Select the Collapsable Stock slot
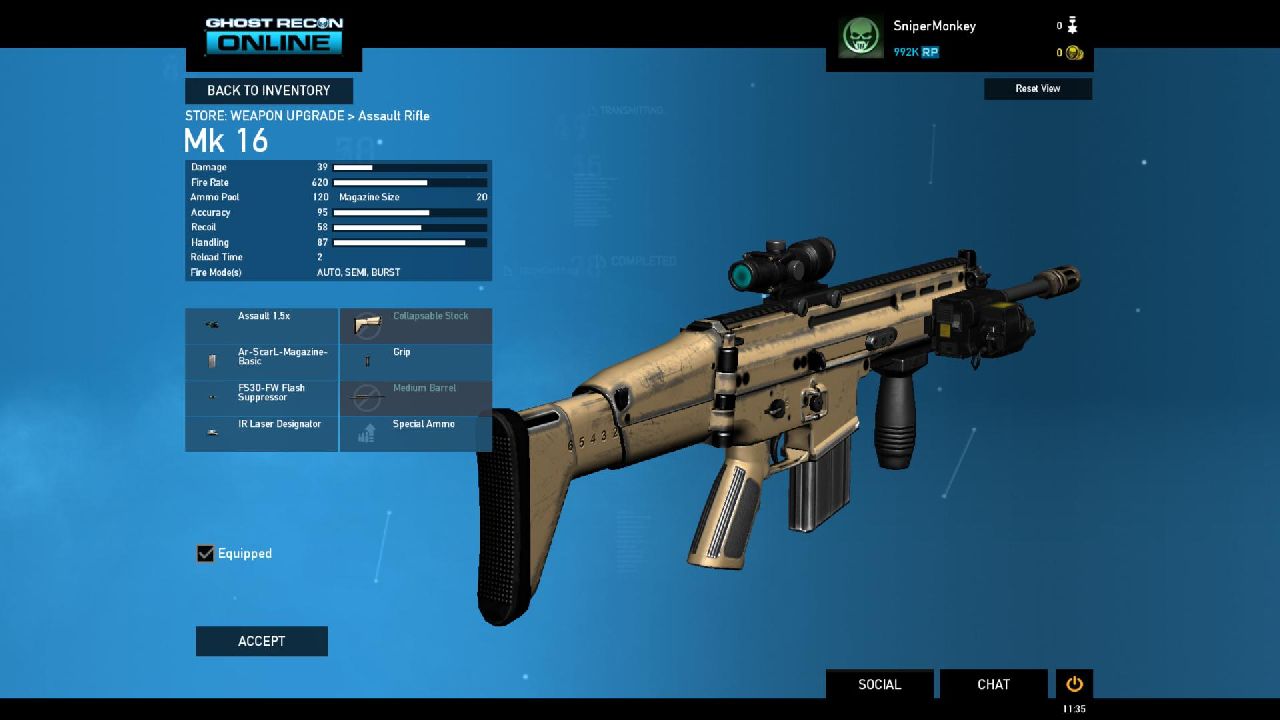Image resolution: width=1280 pixels, height=720 pixels. point(416,325)
